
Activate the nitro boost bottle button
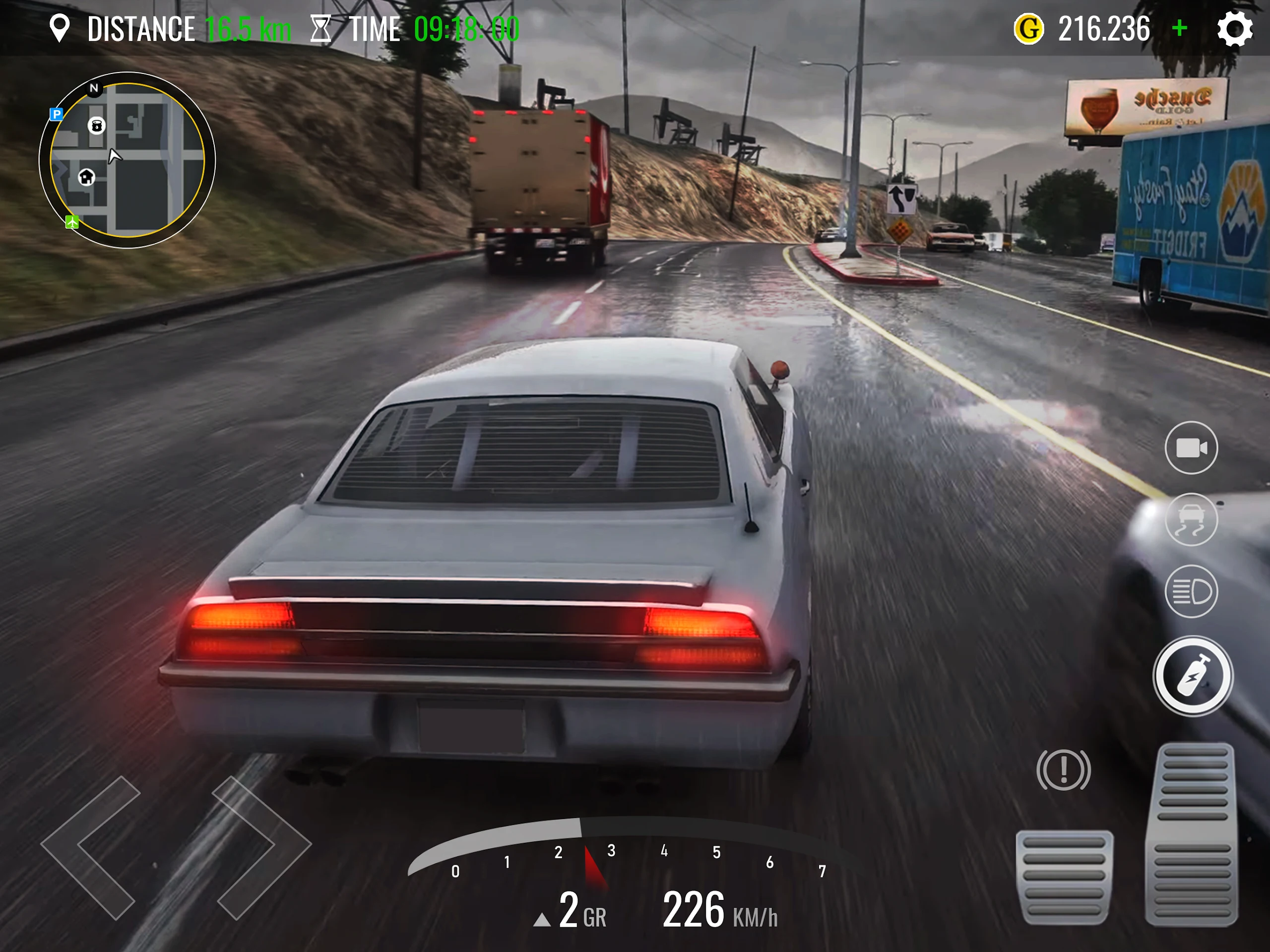tap(1193, 676)
